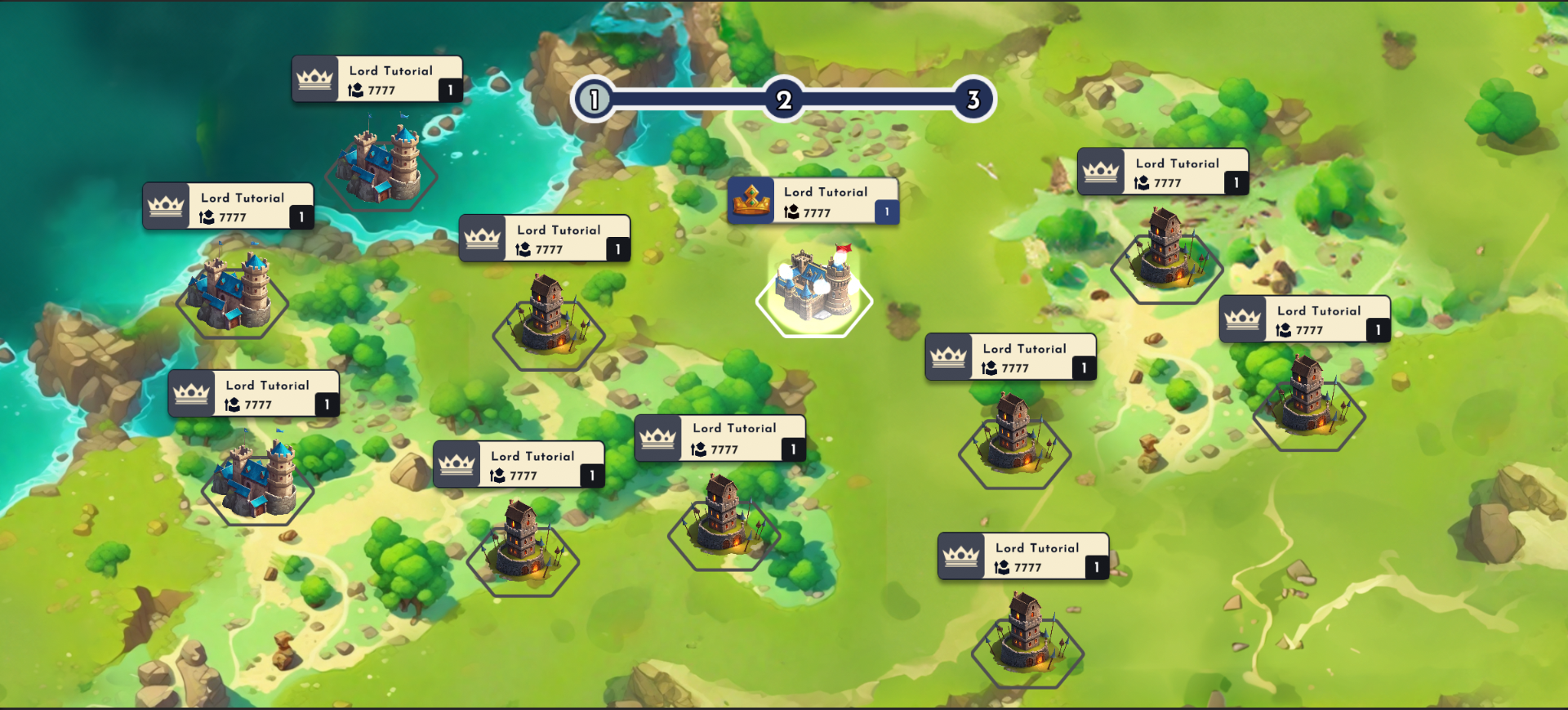Click the Lord Tutorial text on the top-right banner

click(1178, 163)
